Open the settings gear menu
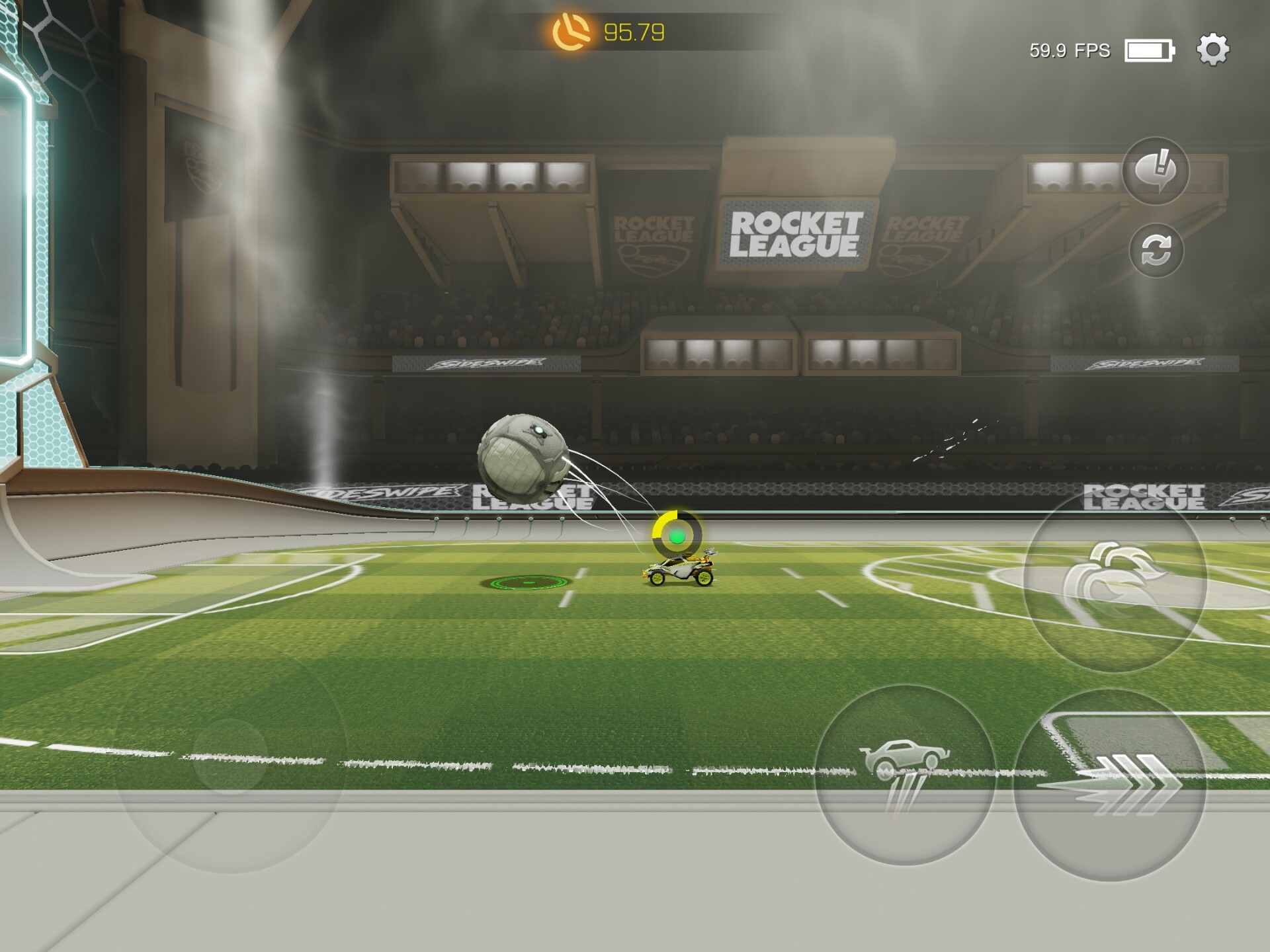Viewport: 1270px width, 952px height. (x=1212, y=50)
